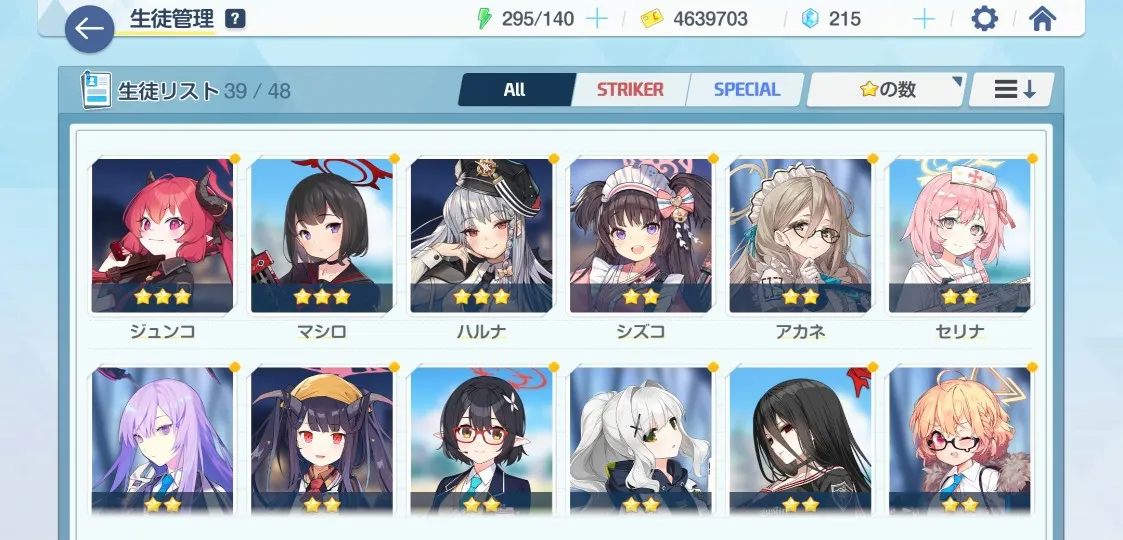
Task: Return to the home screen
Action: click(1043, 18)
